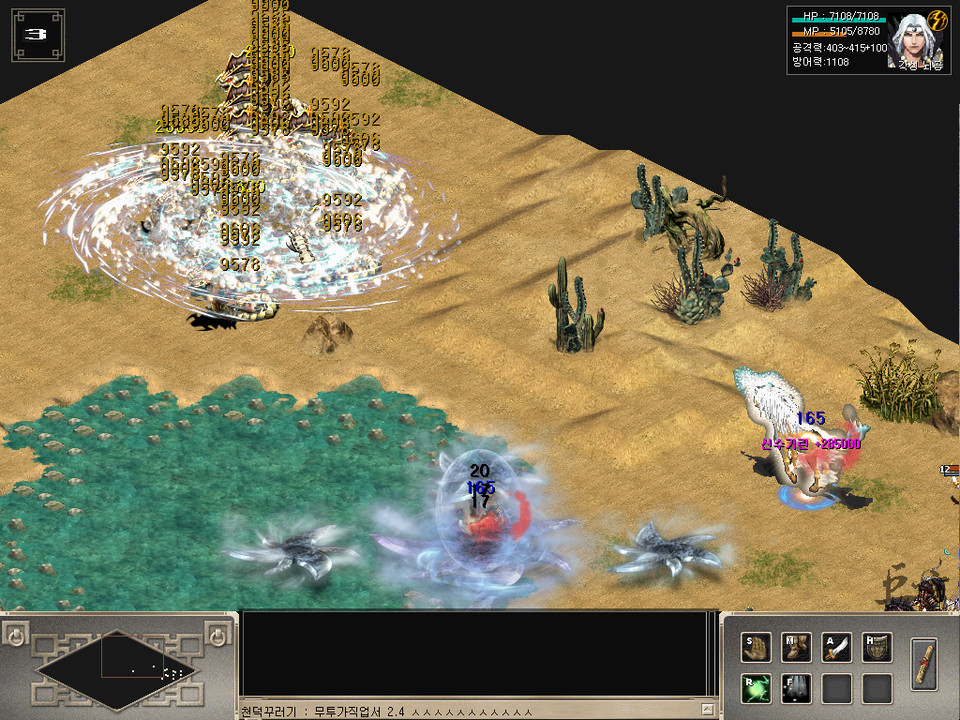Activate the shield hold command (H)
The width and height of the screenshot is (960, 720).
(876, 648)
